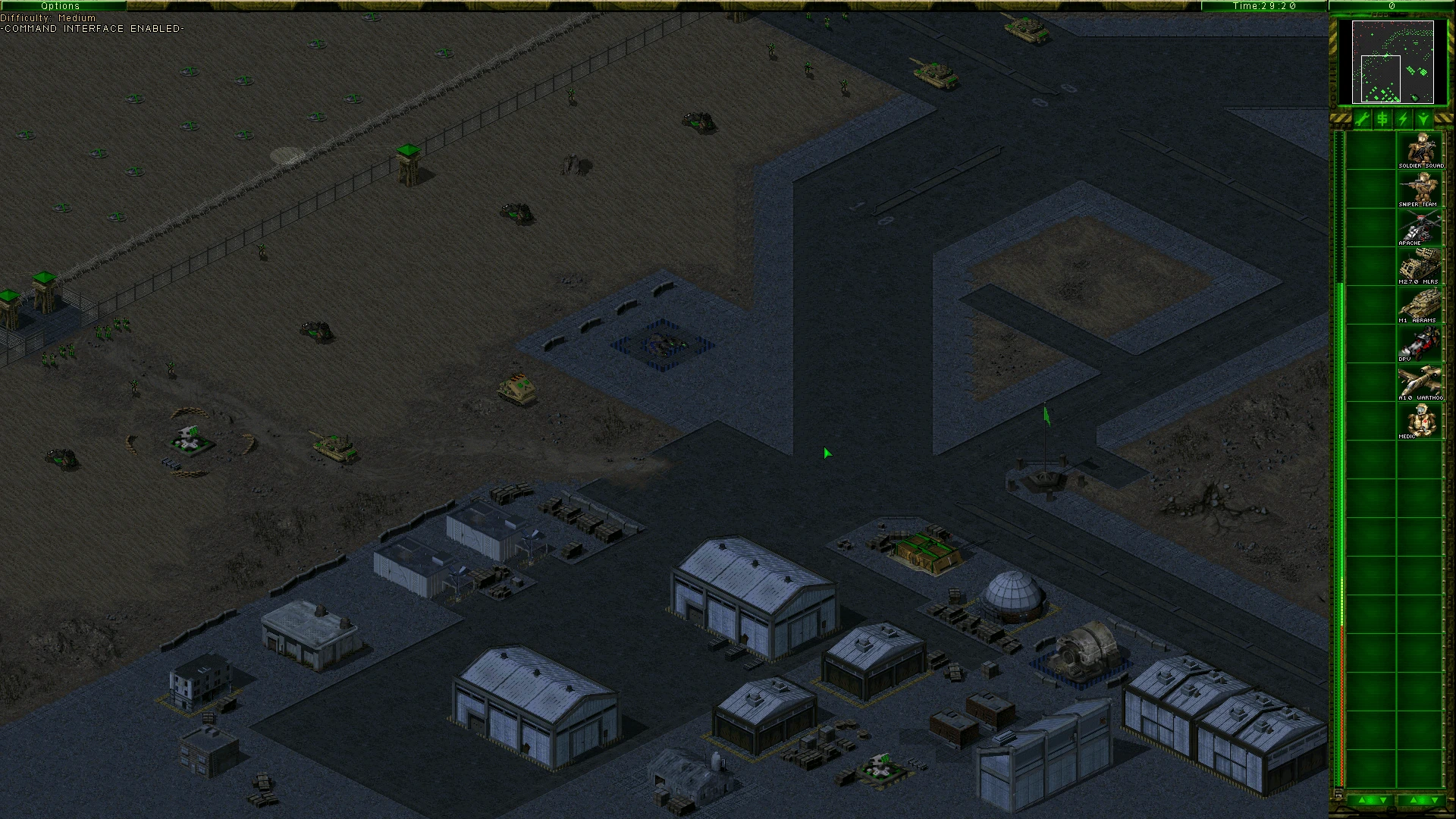Queue a Sniper Team
Viewport: 1456px width, 819px height.
click(x=1420, y=189)
